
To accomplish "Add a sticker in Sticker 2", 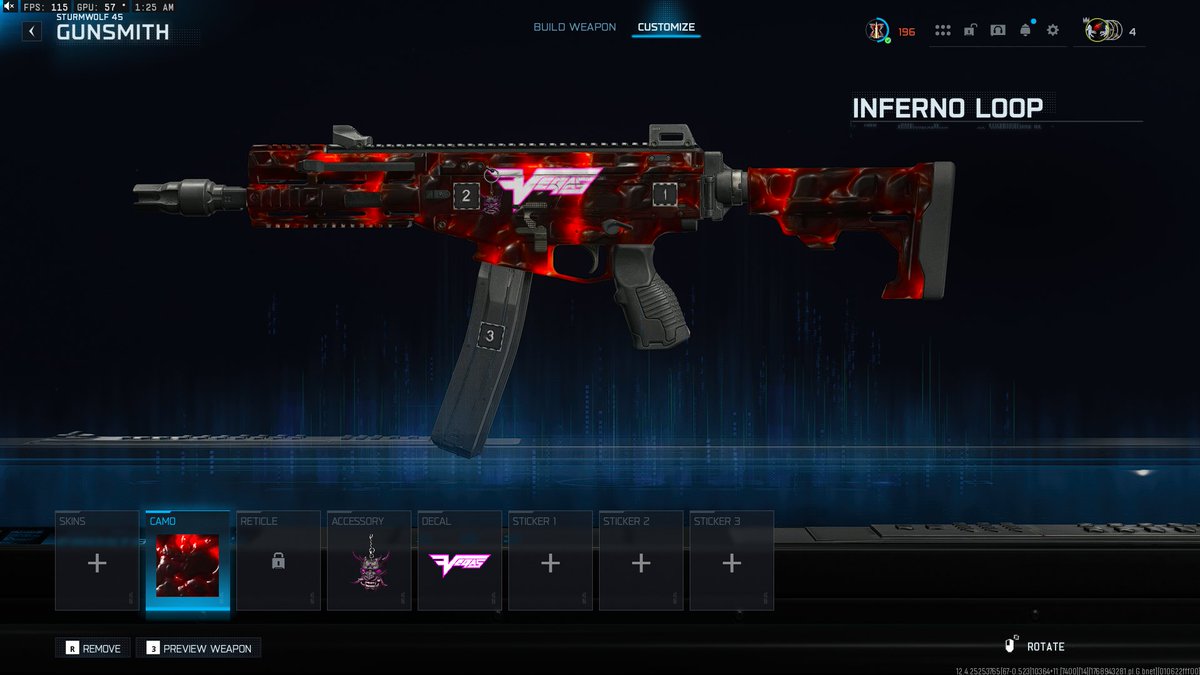I will pyautogui.click(x=641, y=561).
